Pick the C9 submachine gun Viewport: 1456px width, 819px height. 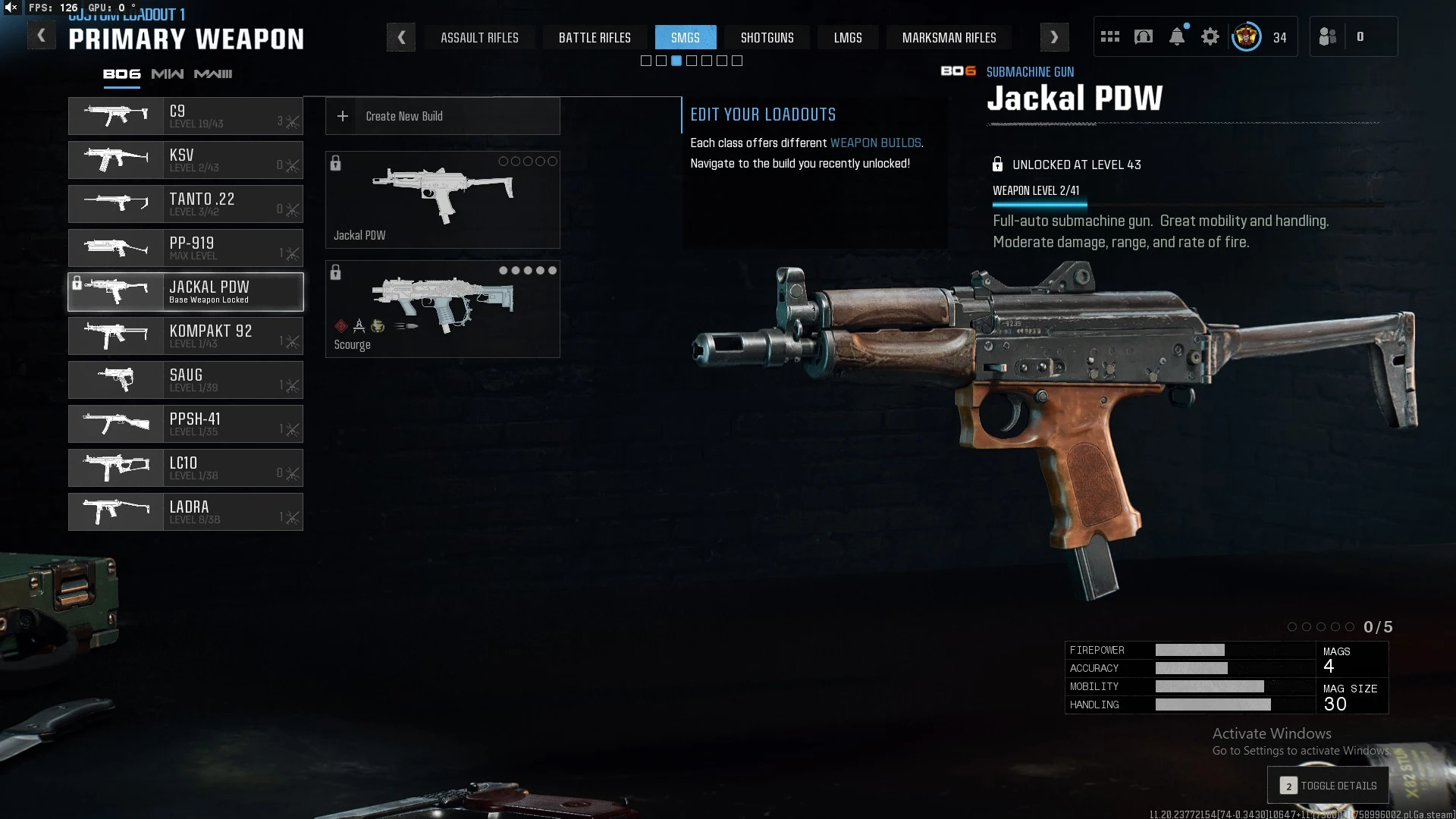186,116
